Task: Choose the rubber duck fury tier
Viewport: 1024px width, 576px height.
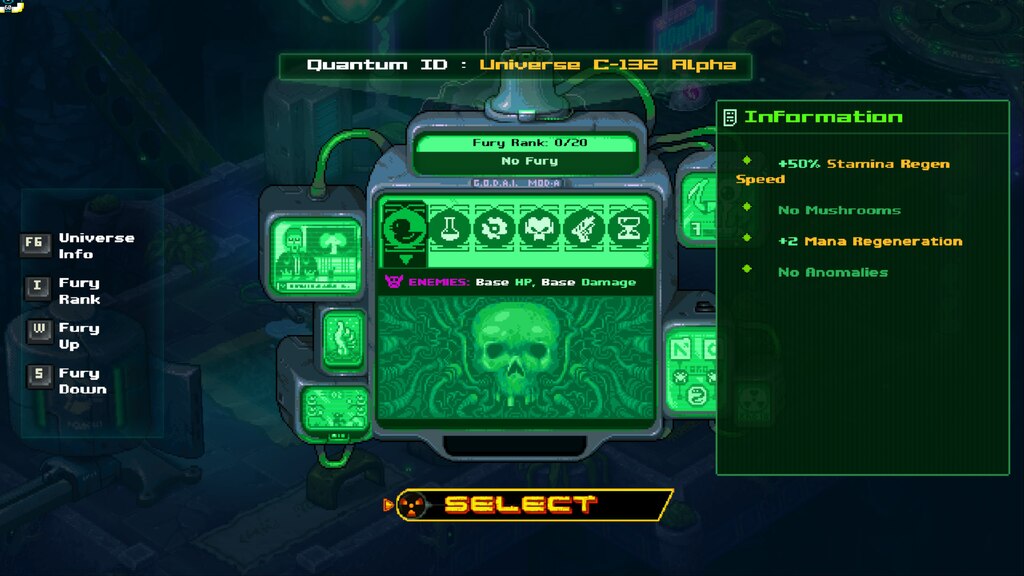Action: pos(404,229)
